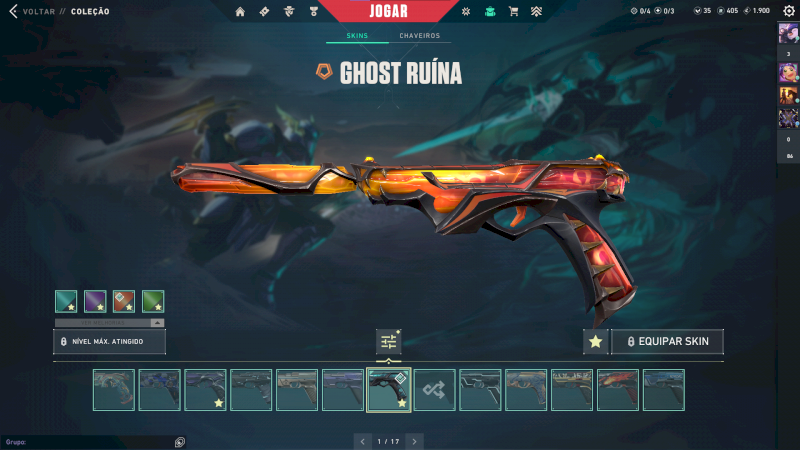Choose the random shuffle skin tile
This screenshot has width=800, height=450.
tap(435, 390)
